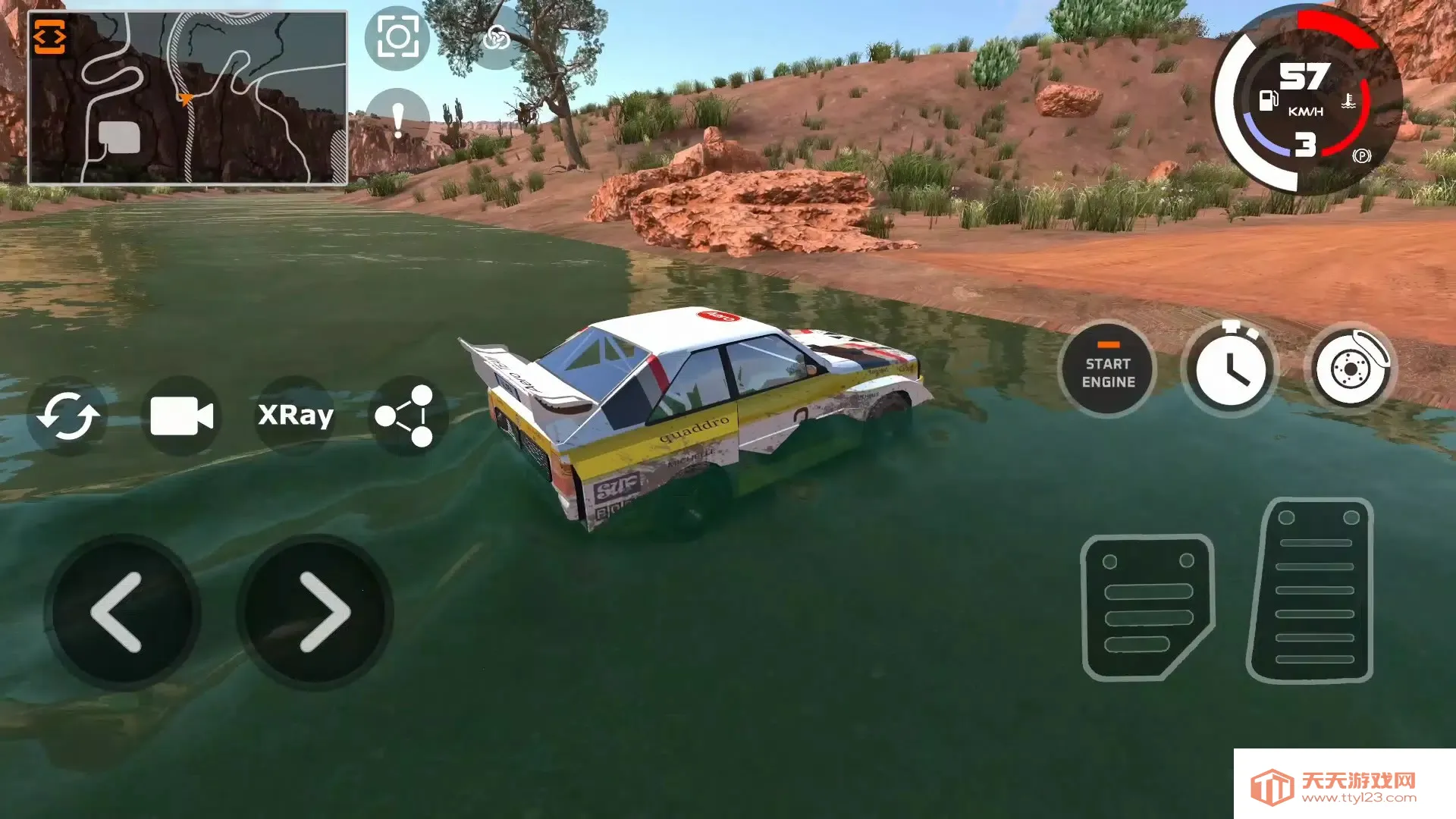Toggle the XRay view

pyautogui.click(x=296, y=416)
